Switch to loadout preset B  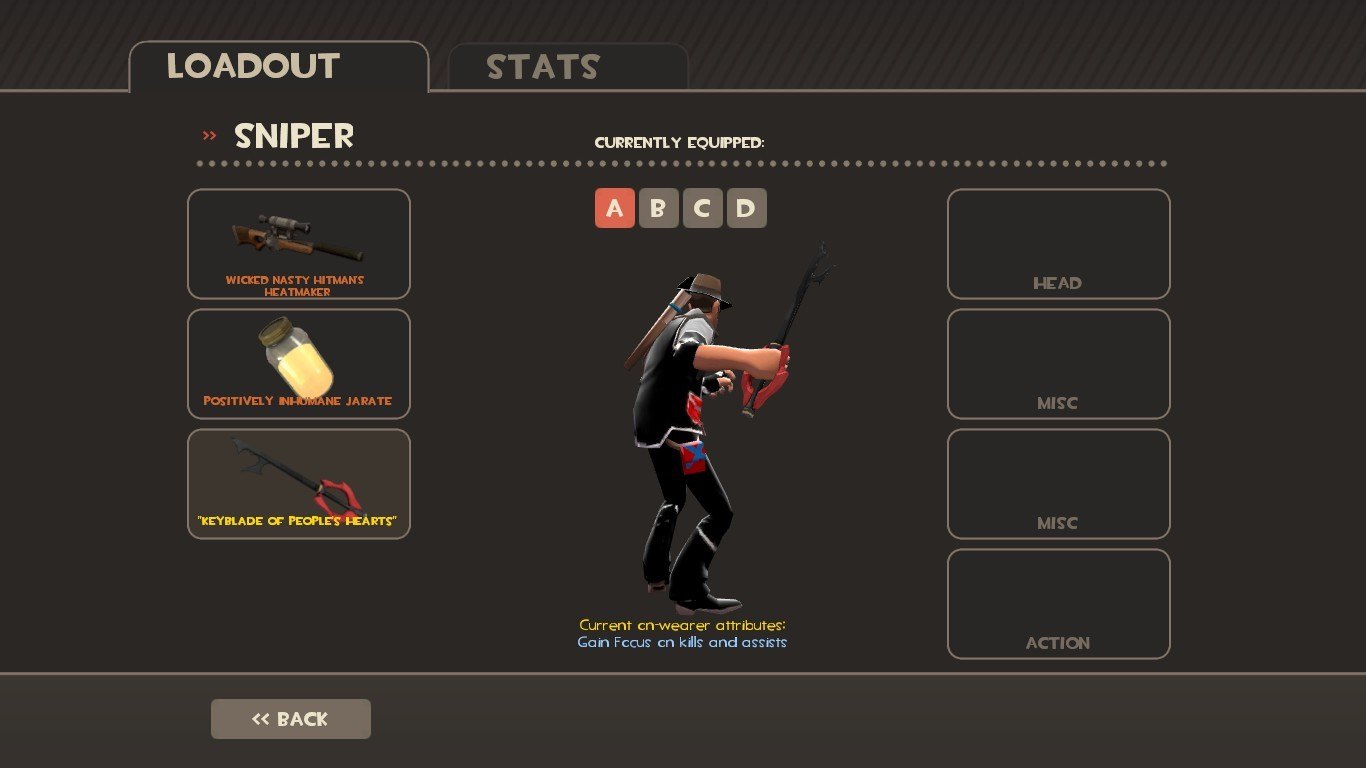point(659,208)
